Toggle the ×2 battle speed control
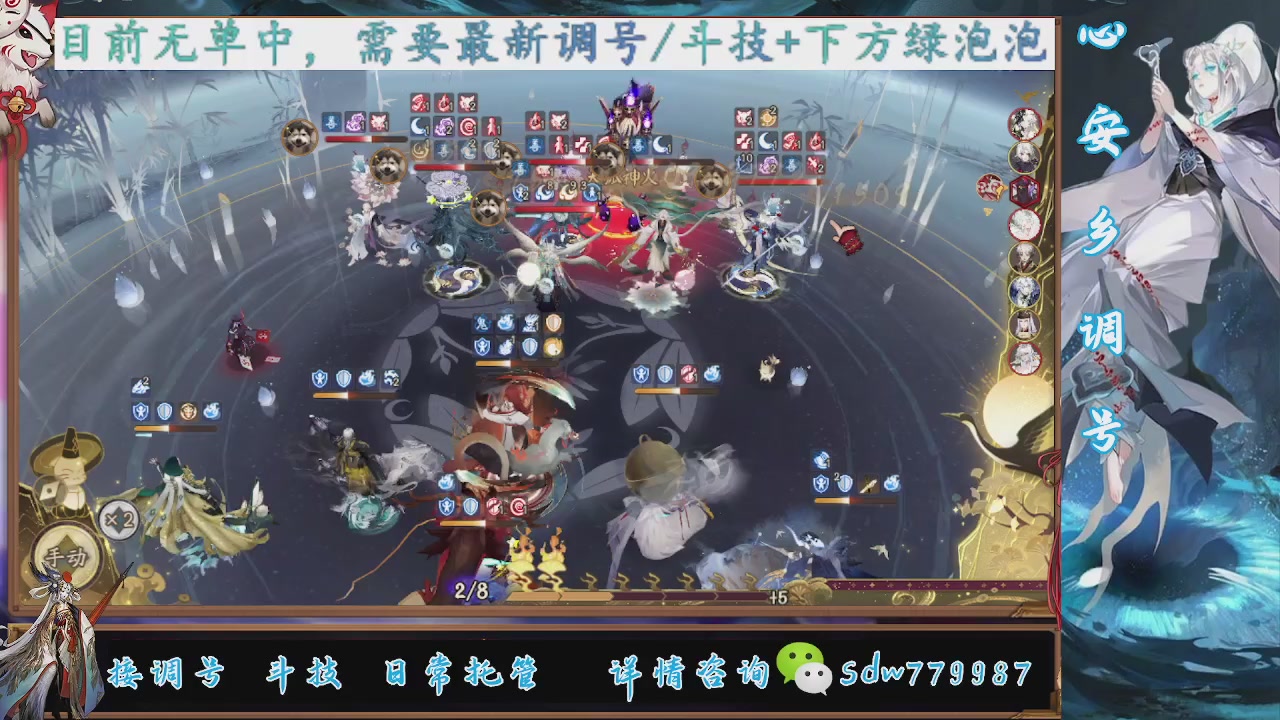Image resolution: width=1280 pixels, height=720 pixels. point(115,521)
